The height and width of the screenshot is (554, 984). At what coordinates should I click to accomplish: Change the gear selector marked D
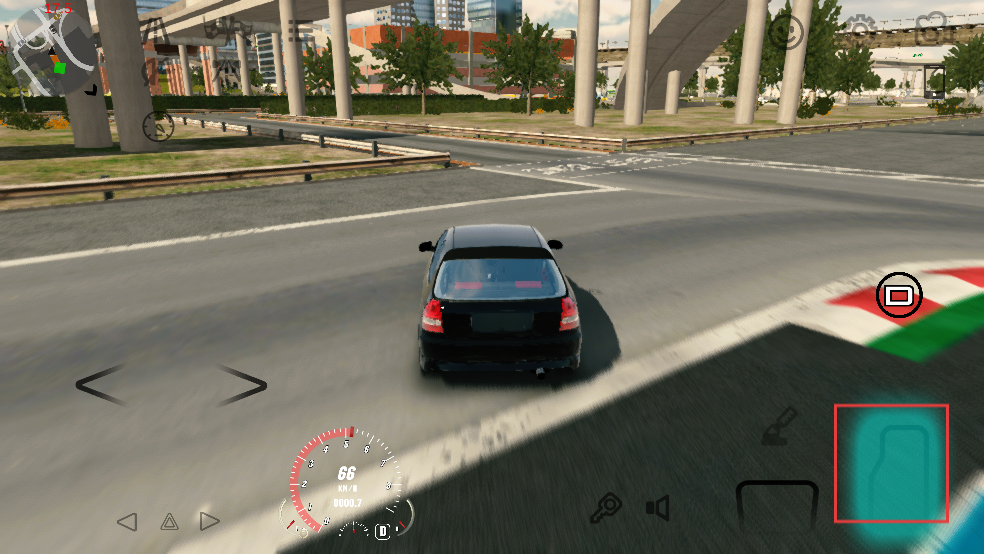[x=382, y=531]
